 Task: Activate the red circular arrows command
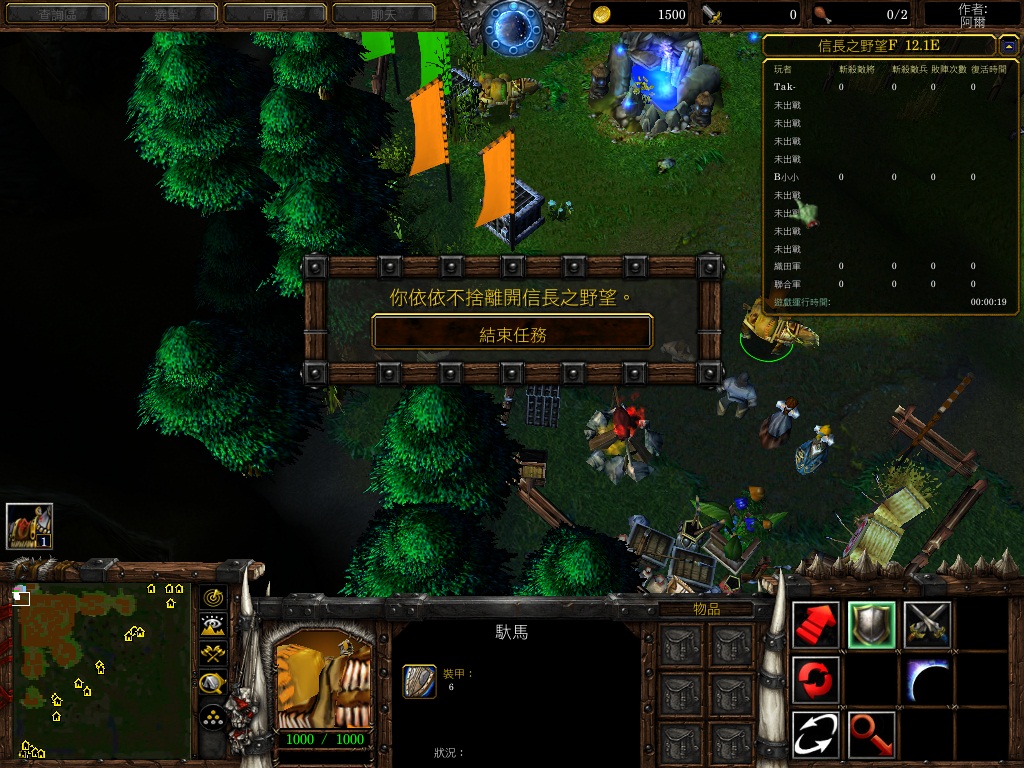click(x=816, y=680)
